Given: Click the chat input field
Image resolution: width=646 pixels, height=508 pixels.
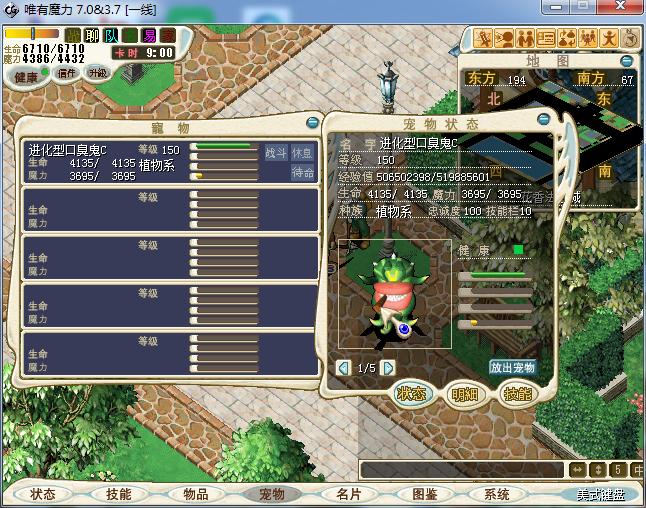Looking at the screenshot, I should 462,469.
